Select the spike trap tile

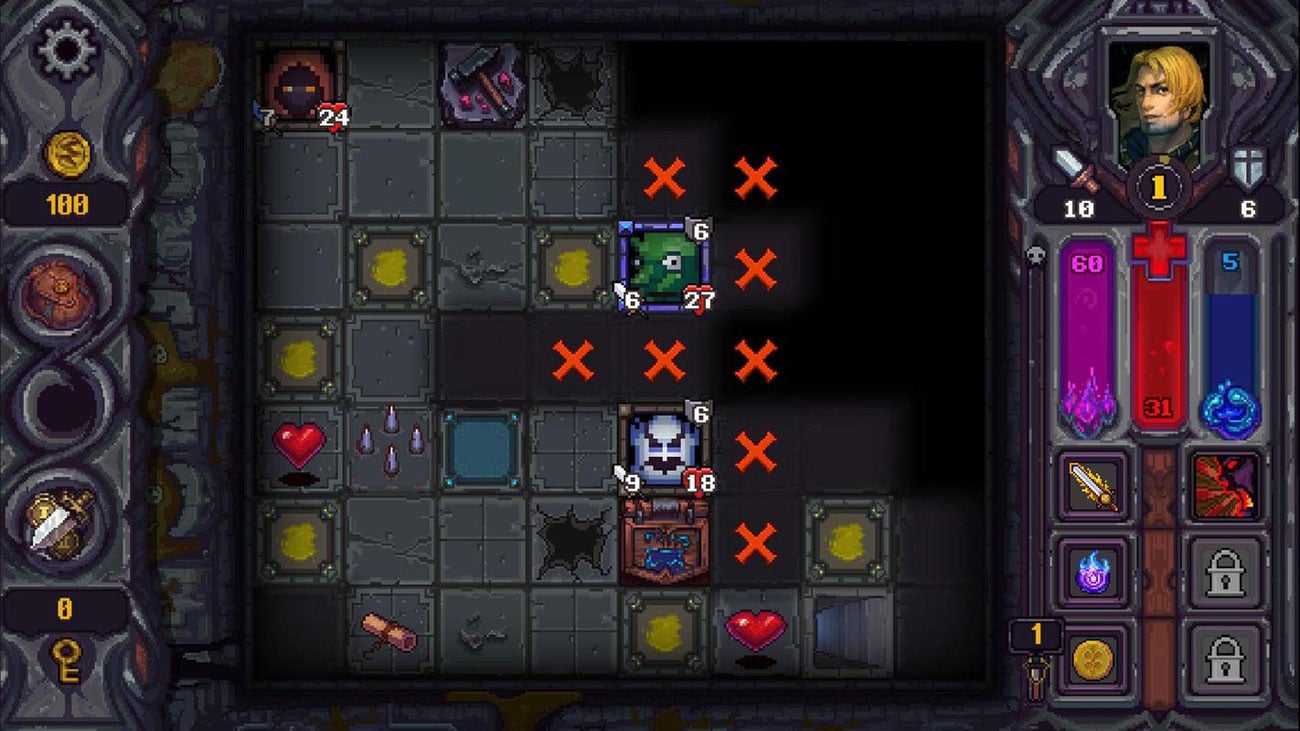[389, 449]
